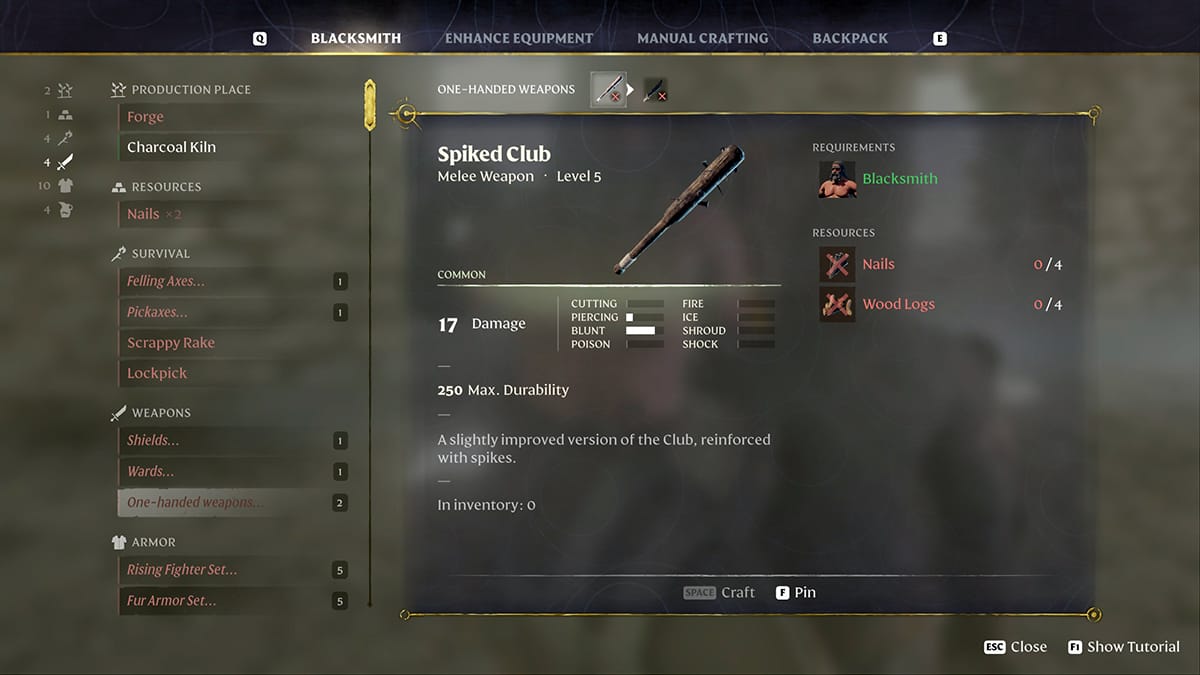
Task: Close the blacksmith crafting menu
Action: [1016, 647]
